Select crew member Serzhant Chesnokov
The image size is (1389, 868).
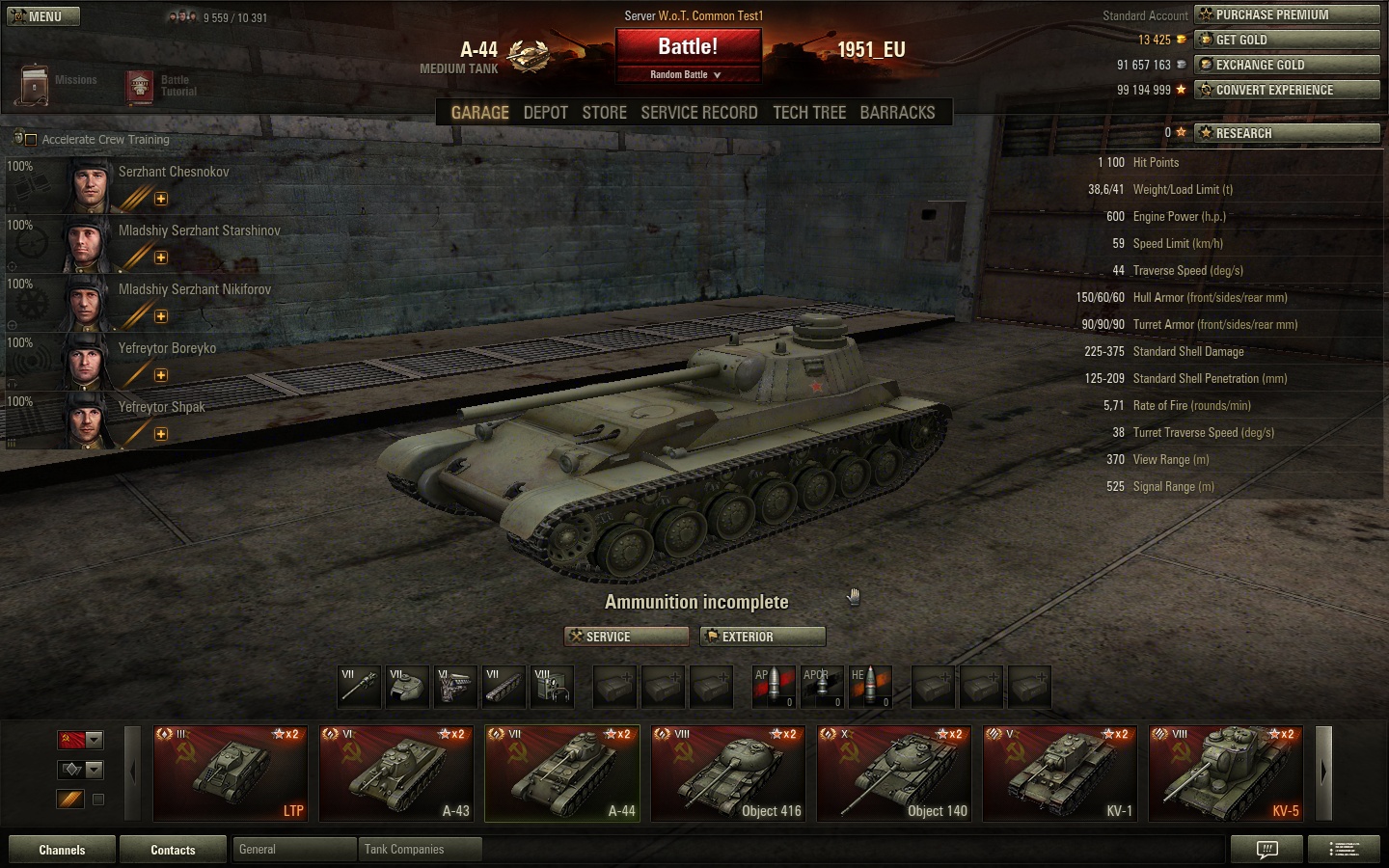[174, 173]
